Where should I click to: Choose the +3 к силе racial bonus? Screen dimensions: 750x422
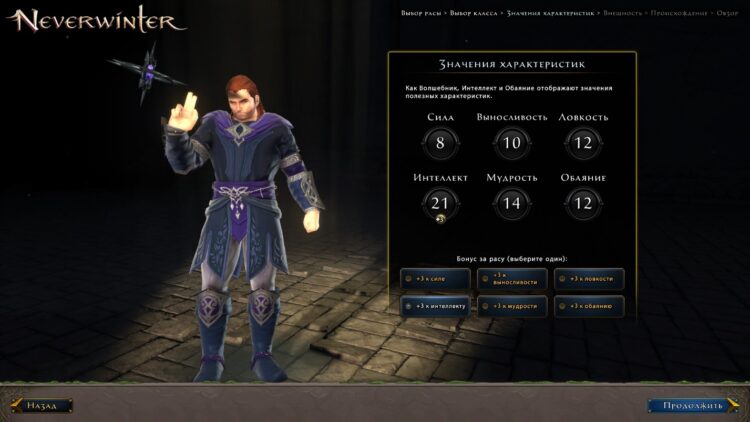point(434,279)
